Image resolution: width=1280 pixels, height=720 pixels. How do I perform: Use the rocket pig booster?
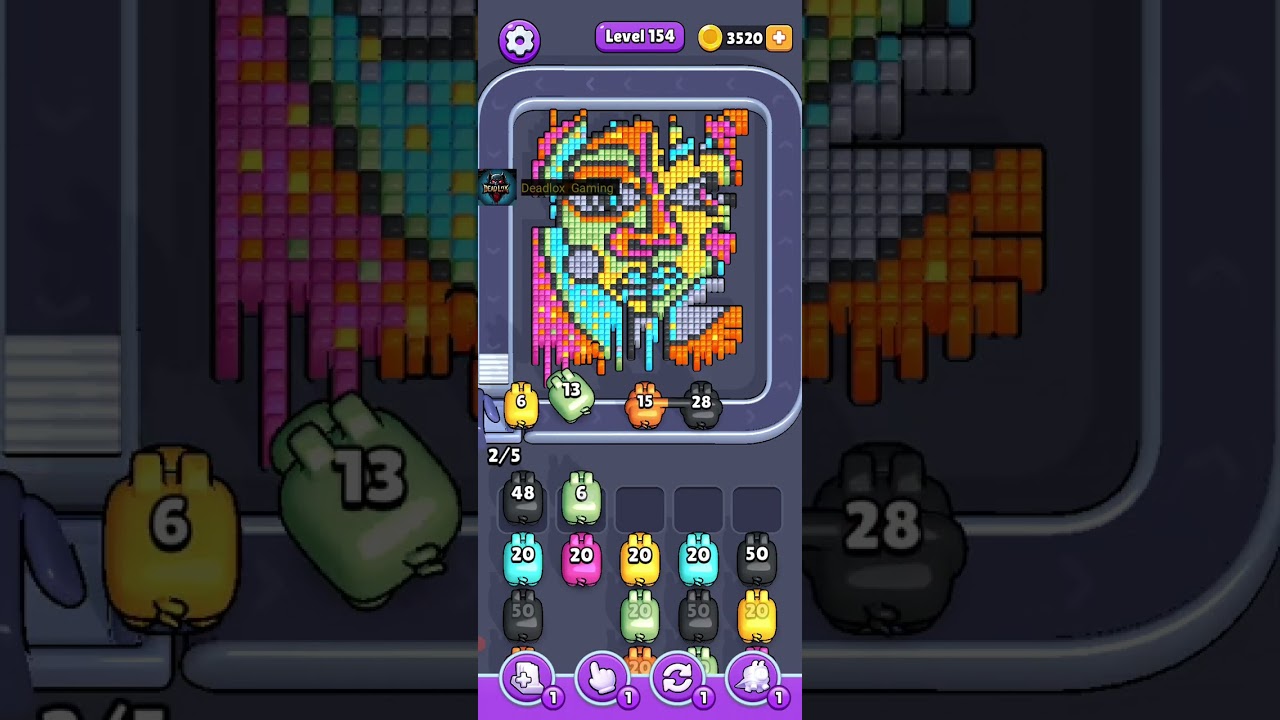753,680
